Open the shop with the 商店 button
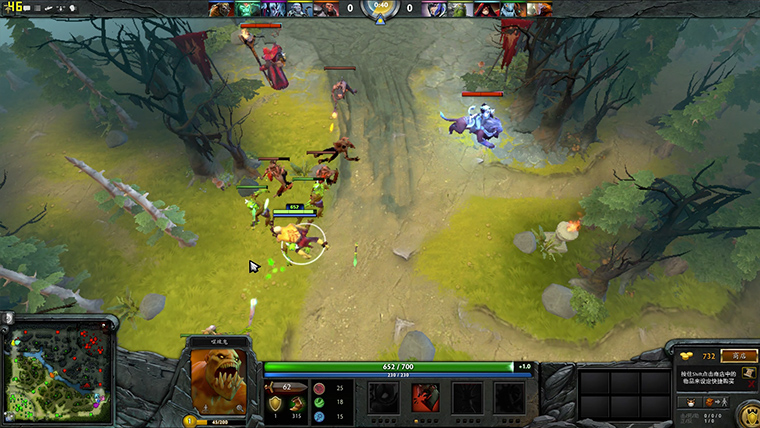The height and width of the screenshot is (428, 760). tap(742, 355)
